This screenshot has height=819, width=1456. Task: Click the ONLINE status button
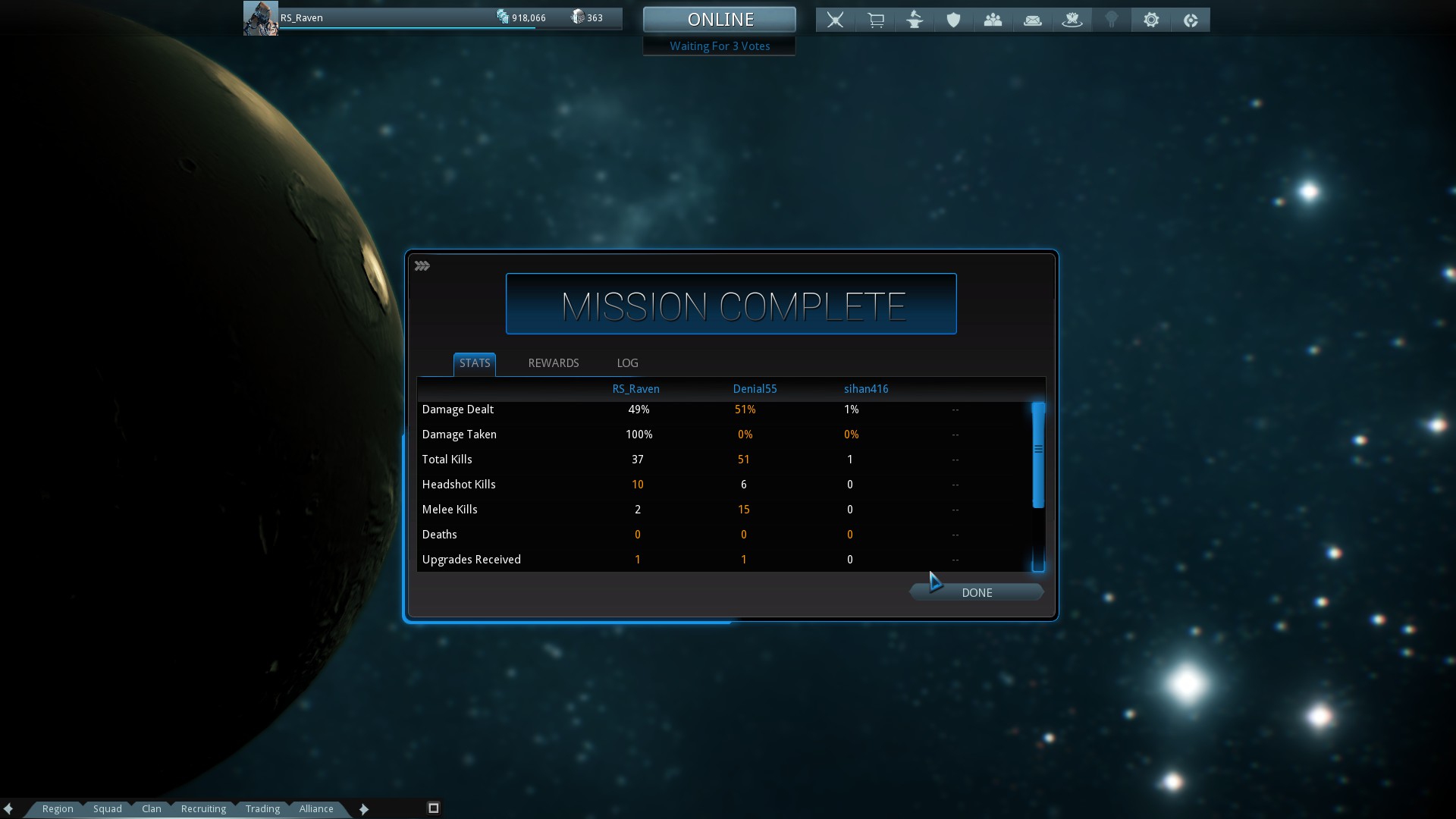[720, 20]
